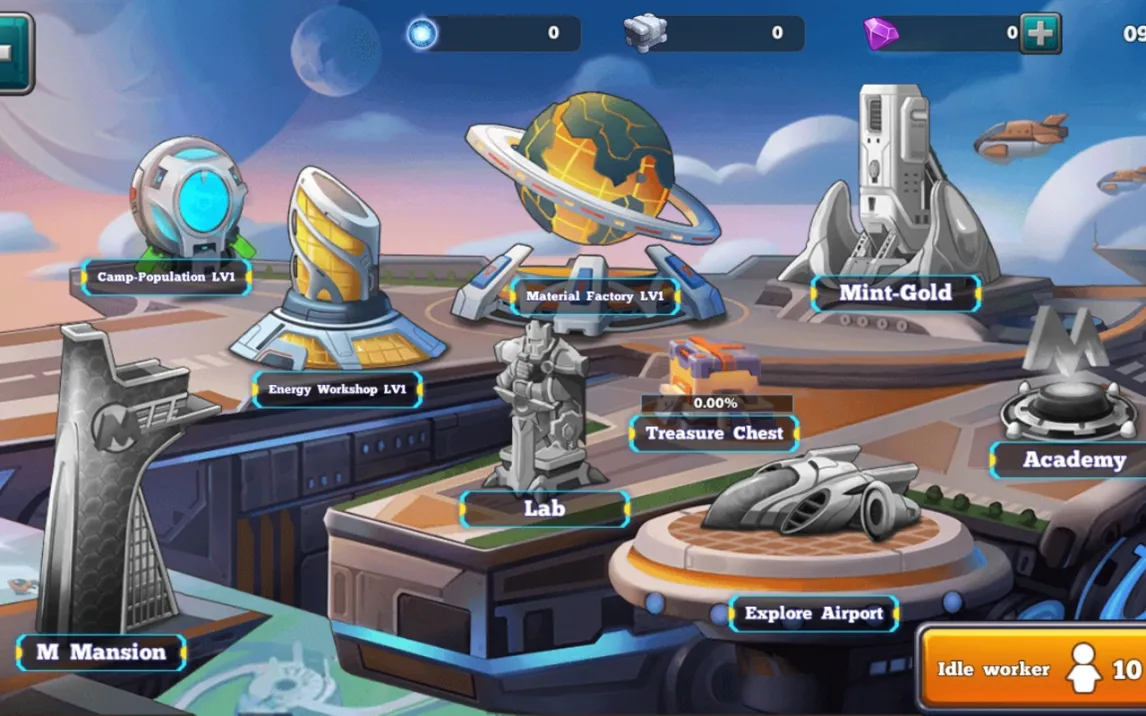Add purple gems with the plus button
Screen dimensions: 1146x716
point(1040,34)
